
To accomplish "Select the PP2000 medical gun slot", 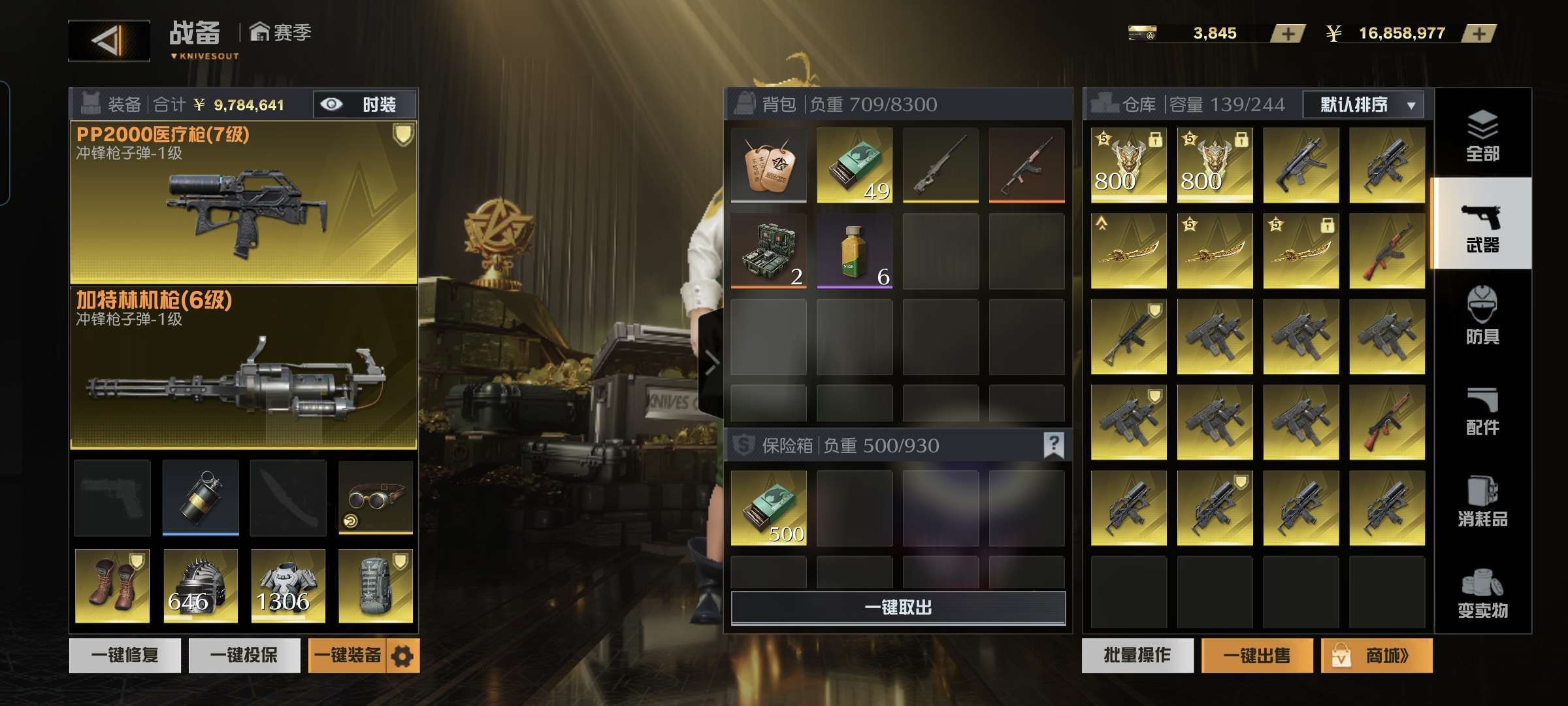I will tap(243, 203).
